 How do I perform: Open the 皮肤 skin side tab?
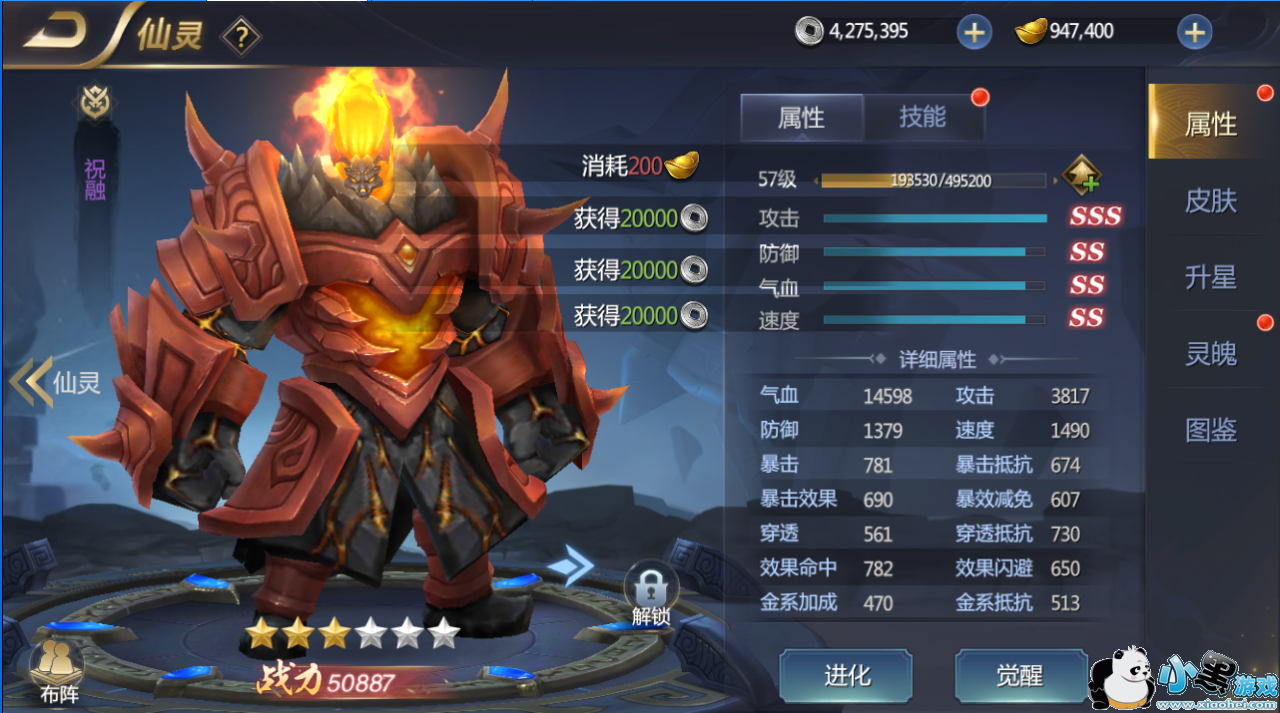tap(1210, 201)
